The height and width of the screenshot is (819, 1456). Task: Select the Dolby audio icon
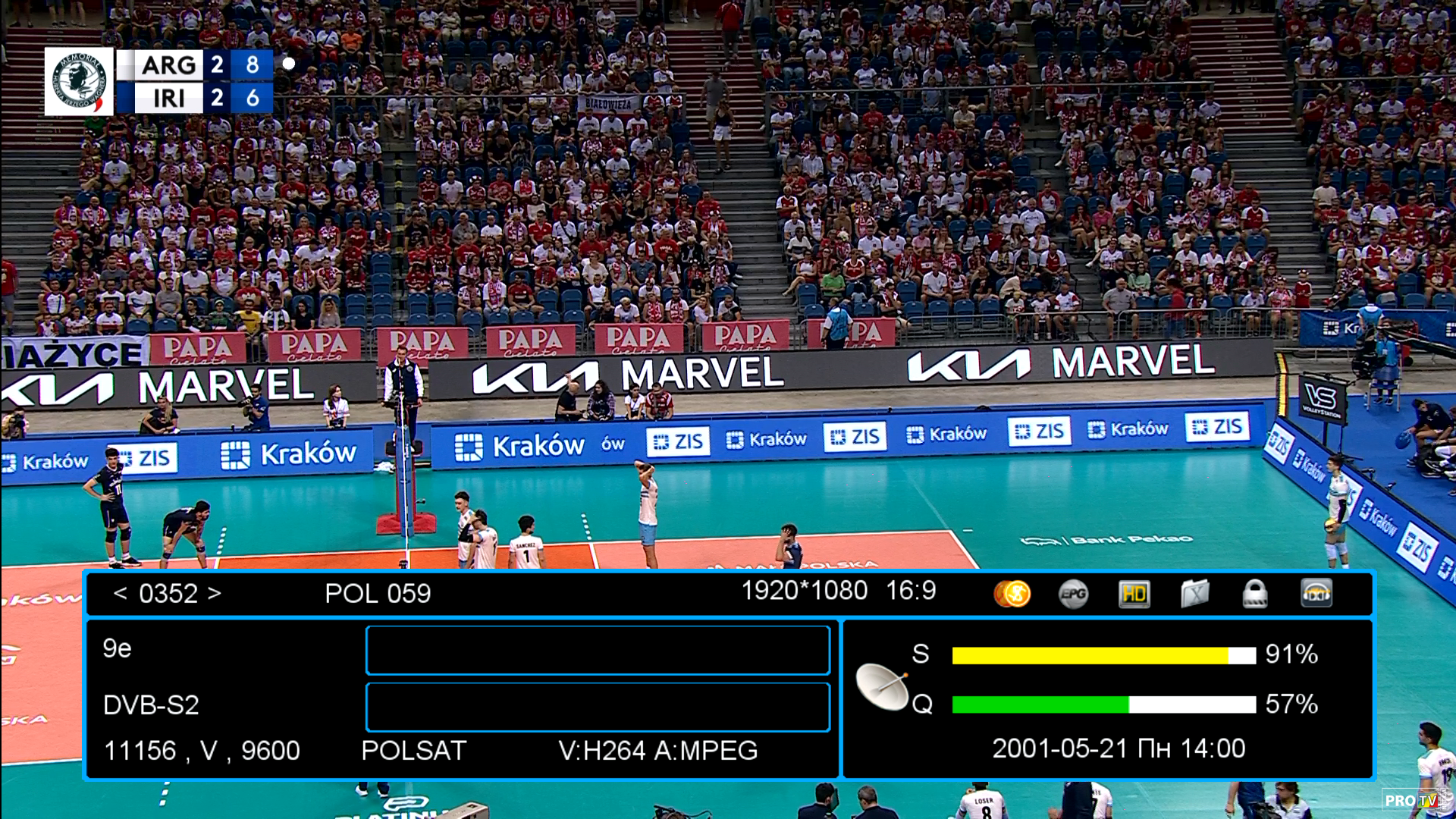click(x=1316, y=594)
